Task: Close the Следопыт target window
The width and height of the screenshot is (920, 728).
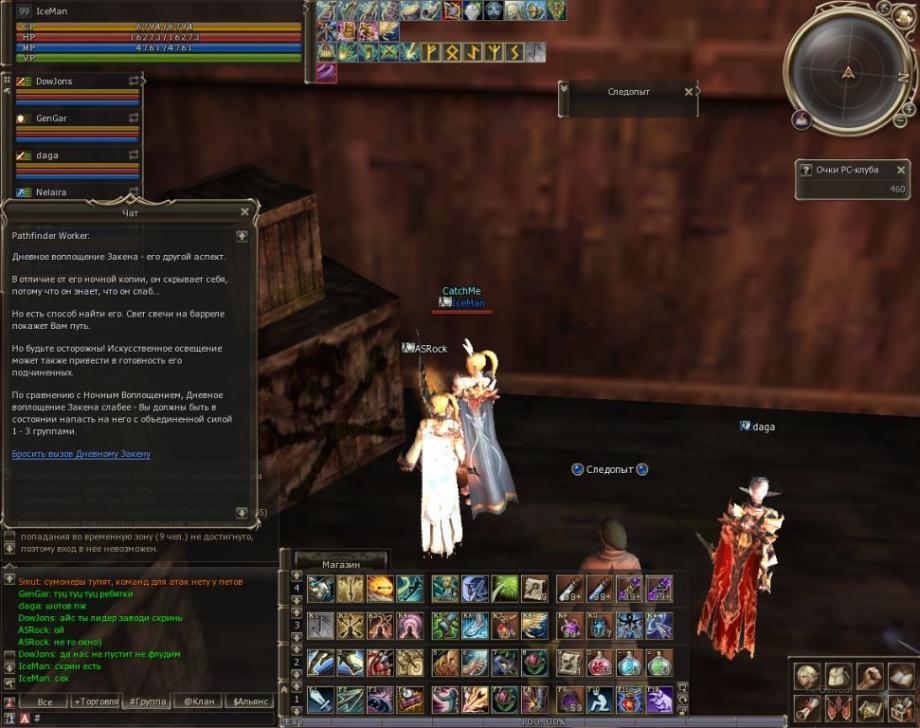Action: (688, 91)
